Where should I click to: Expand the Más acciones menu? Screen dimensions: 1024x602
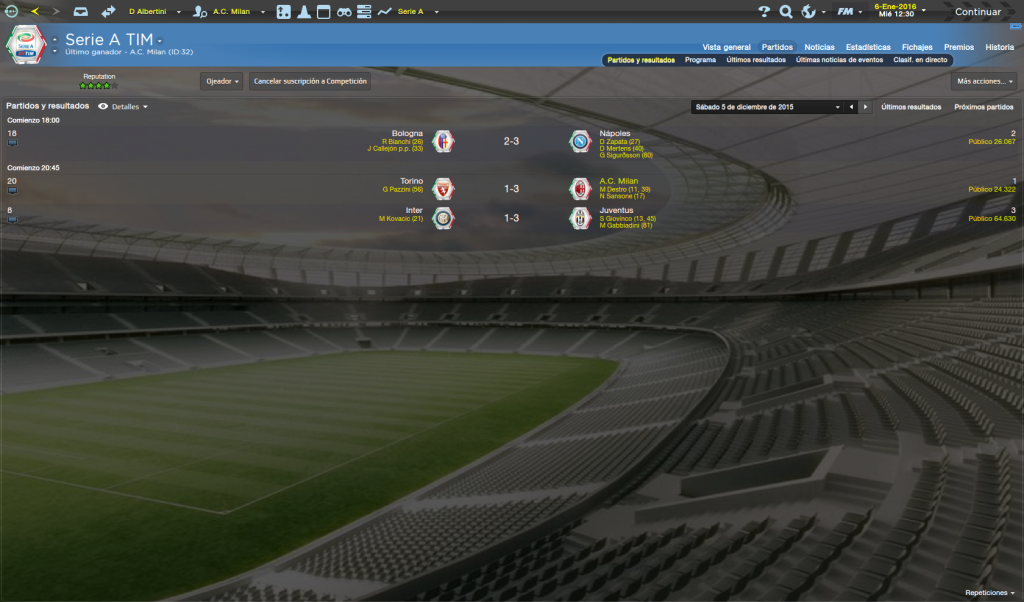(984, 81)
